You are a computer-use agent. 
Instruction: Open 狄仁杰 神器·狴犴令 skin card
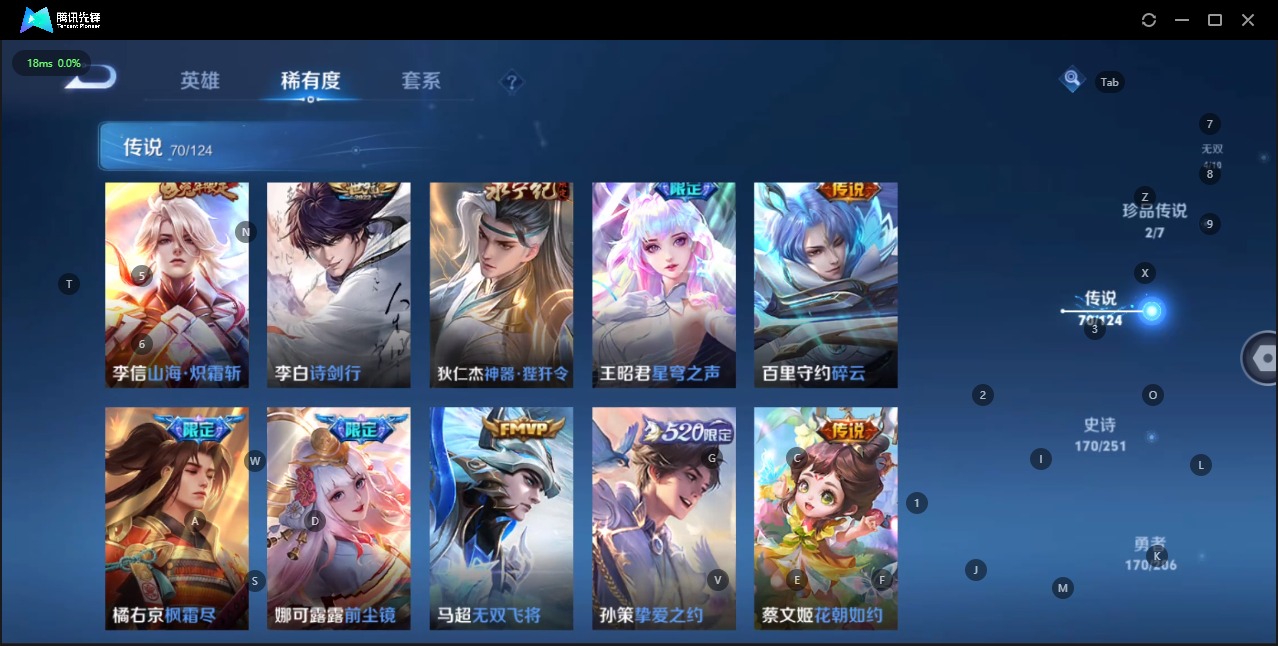[501, 285]
